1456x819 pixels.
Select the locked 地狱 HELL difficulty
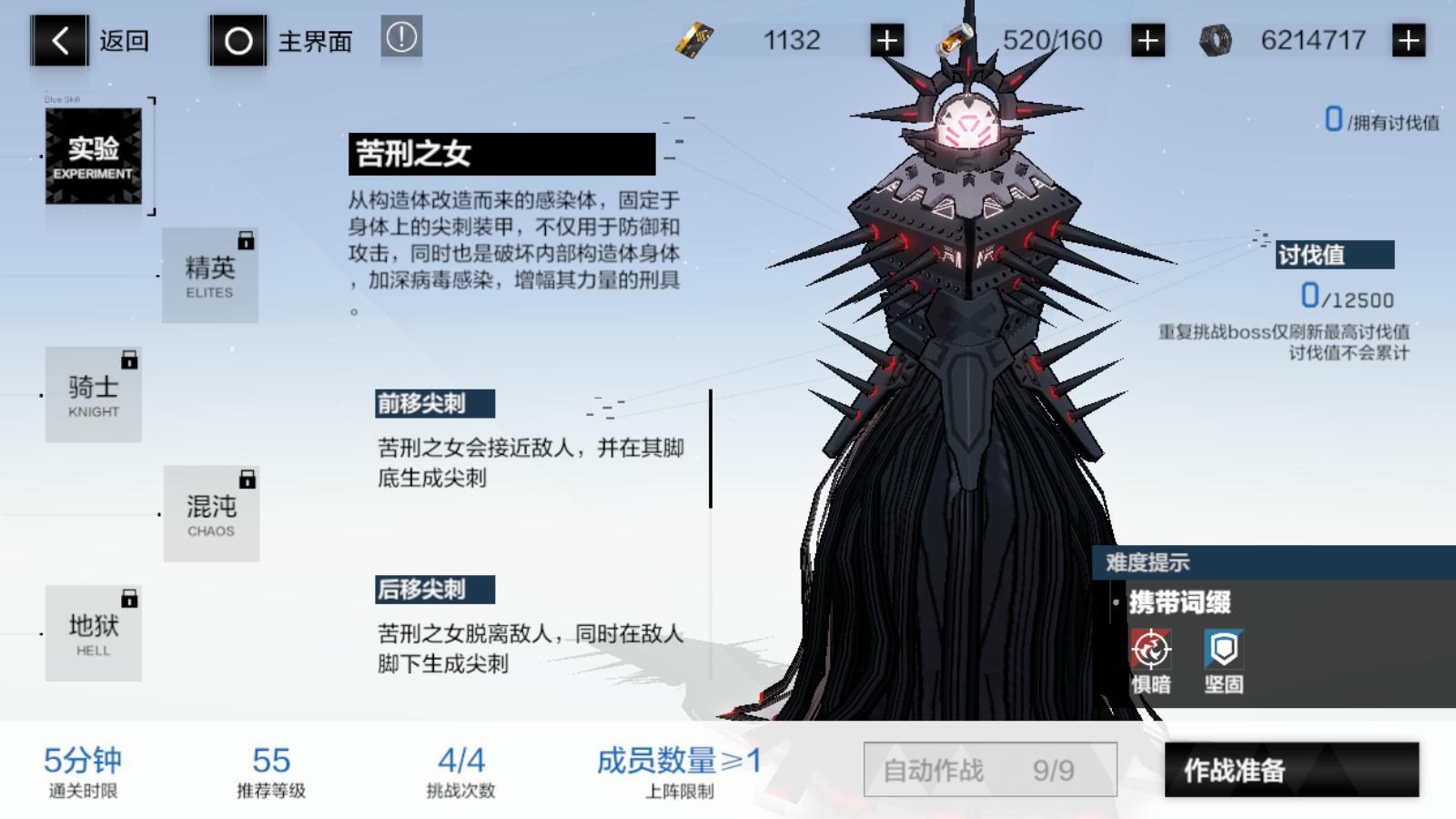click(93, 633)
